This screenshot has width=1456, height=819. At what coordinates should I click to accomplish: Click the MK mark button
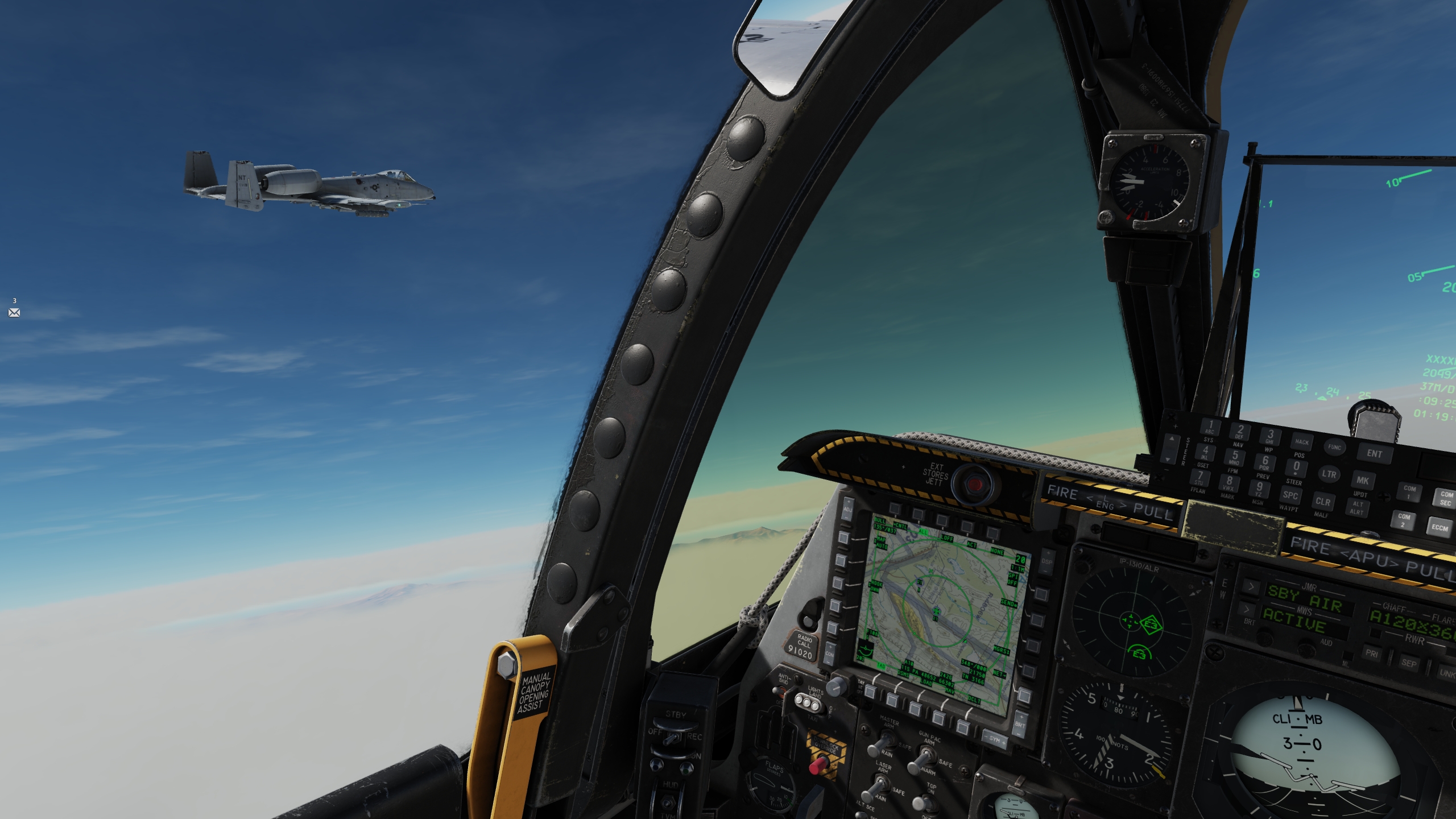coord(1363,481)
